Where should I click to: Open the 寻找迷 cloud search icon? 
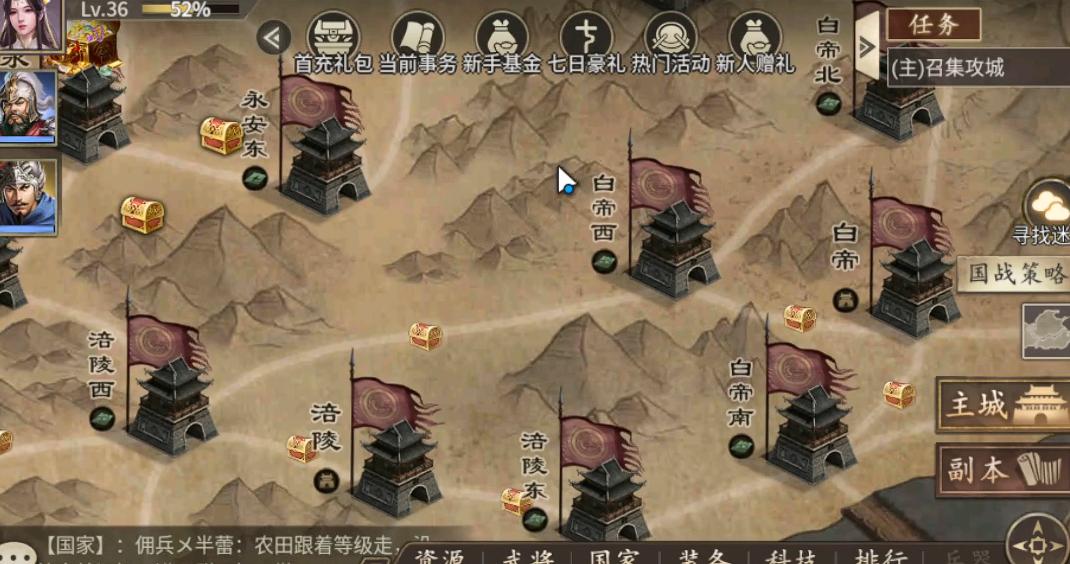[1048, 208]
